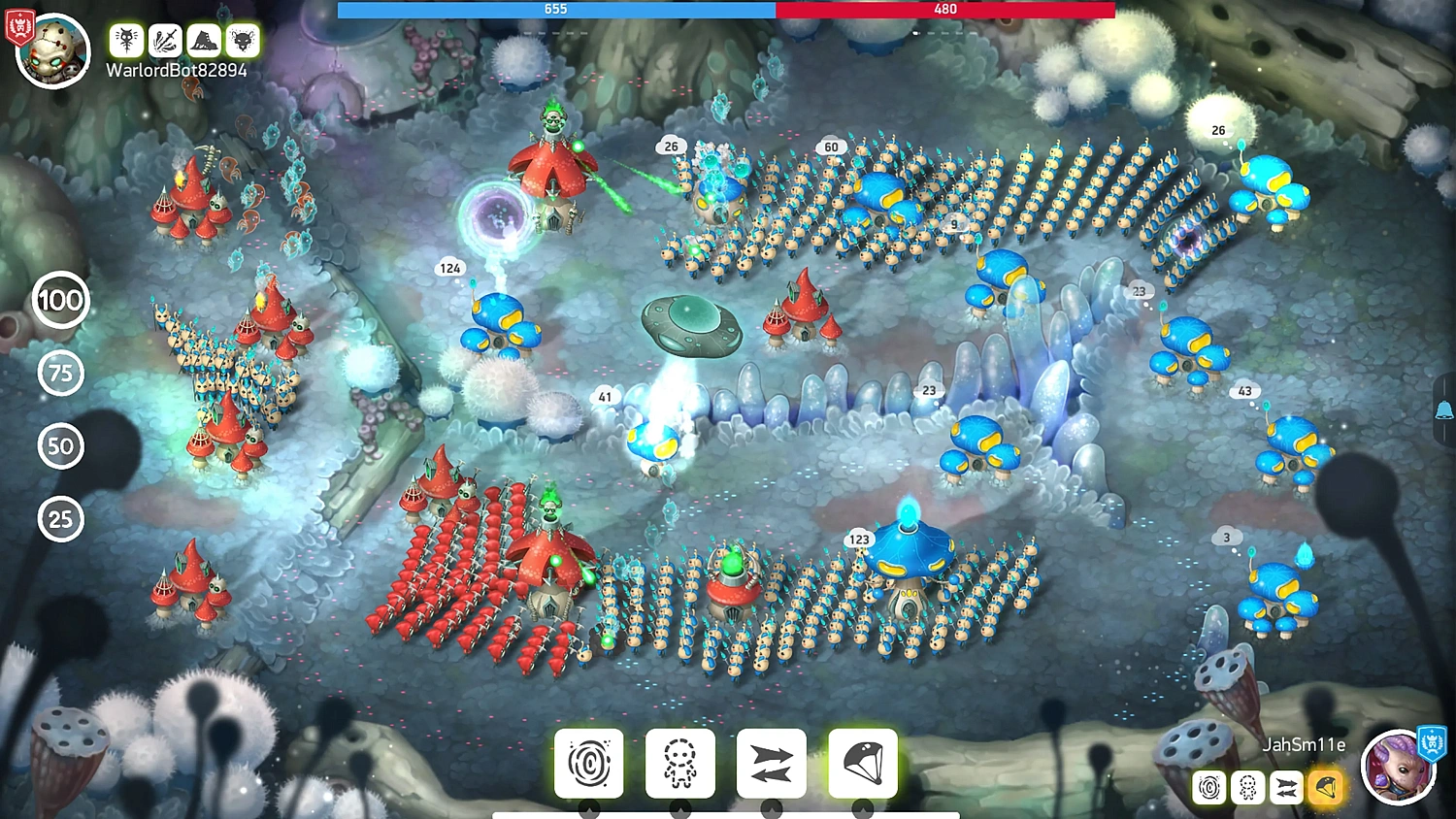Viewport: 1456px width, 819px height.
Task: Click the boot skill icon under the enemy health bar
Action: tap(204, 40)
